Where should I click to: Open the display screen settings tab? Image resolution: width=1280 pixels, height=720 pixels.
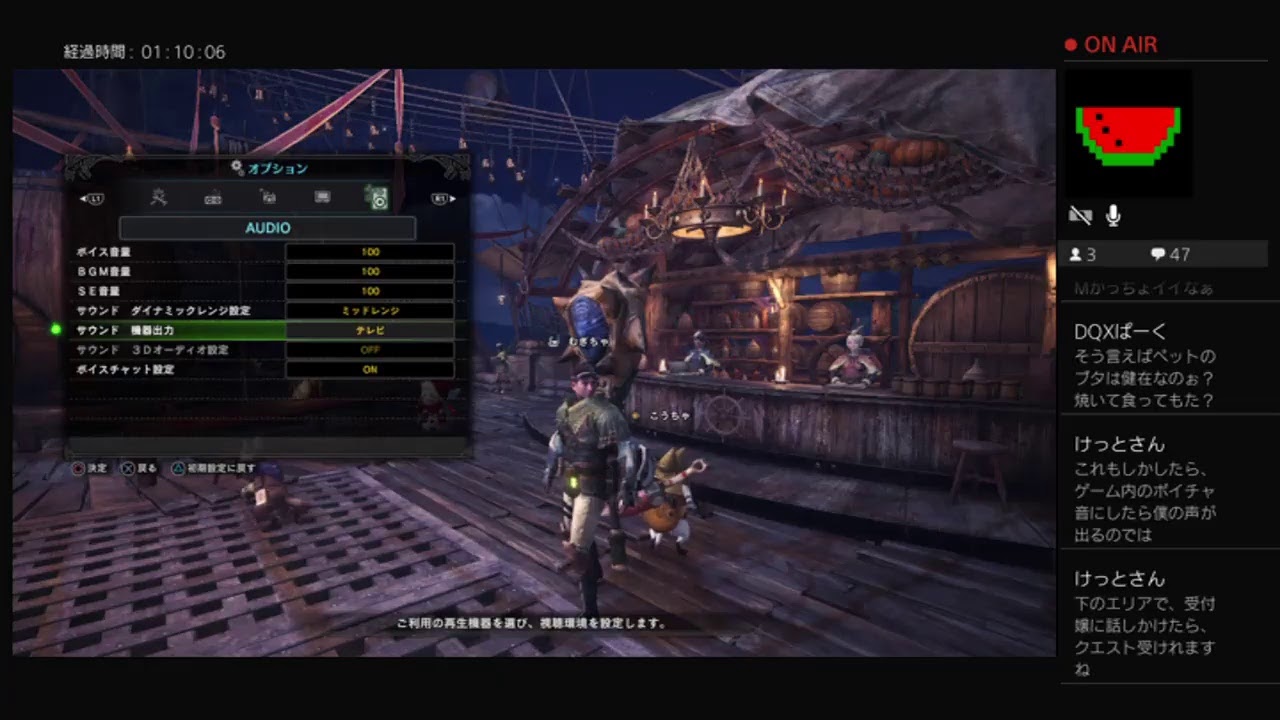click(x=322, y=198)
